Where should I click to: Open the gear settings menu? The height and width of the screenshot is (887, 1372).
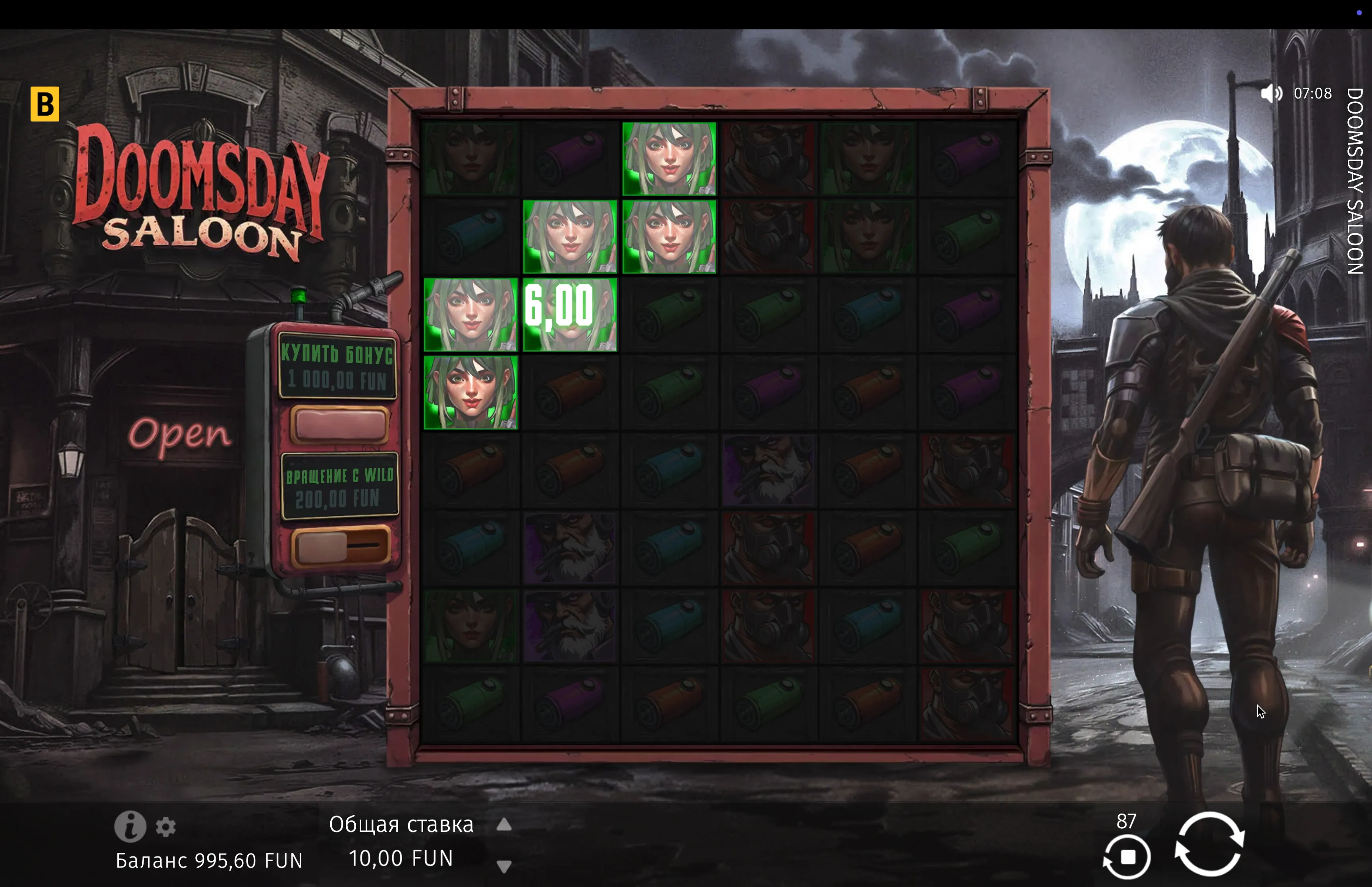166,827
